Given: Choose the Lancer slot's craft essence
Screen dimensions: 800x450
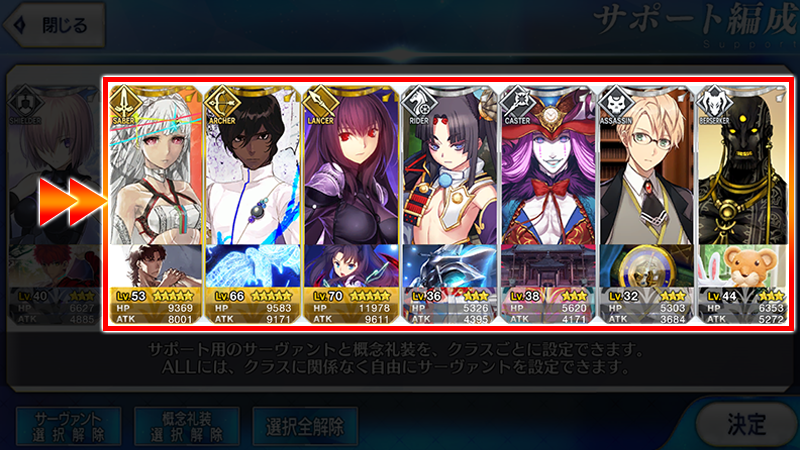Looking at the screenshot, I should tap(350, 266).
